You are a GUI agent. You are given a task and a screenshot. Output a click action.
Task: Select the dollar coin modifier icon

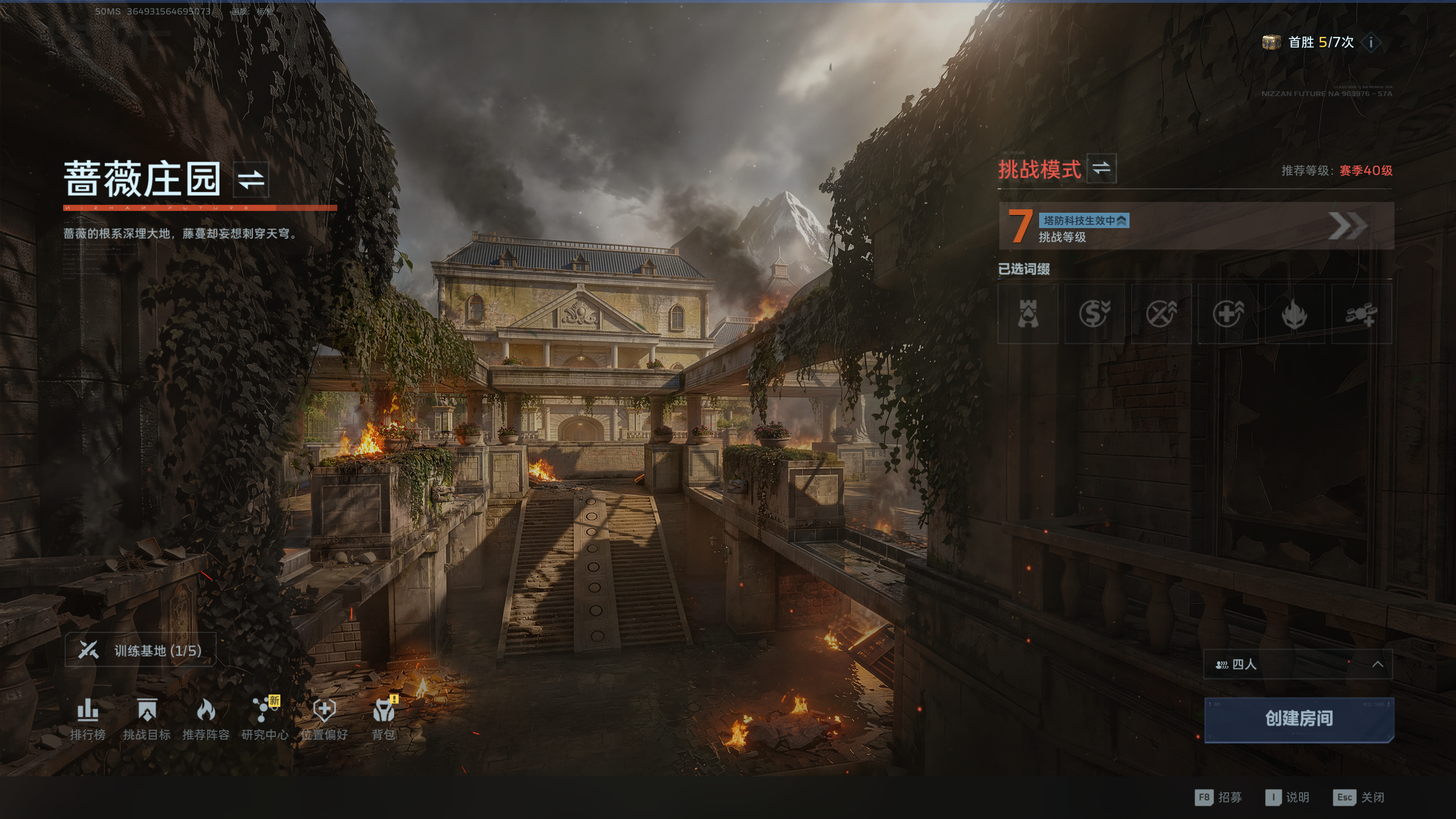point(1094,314)
